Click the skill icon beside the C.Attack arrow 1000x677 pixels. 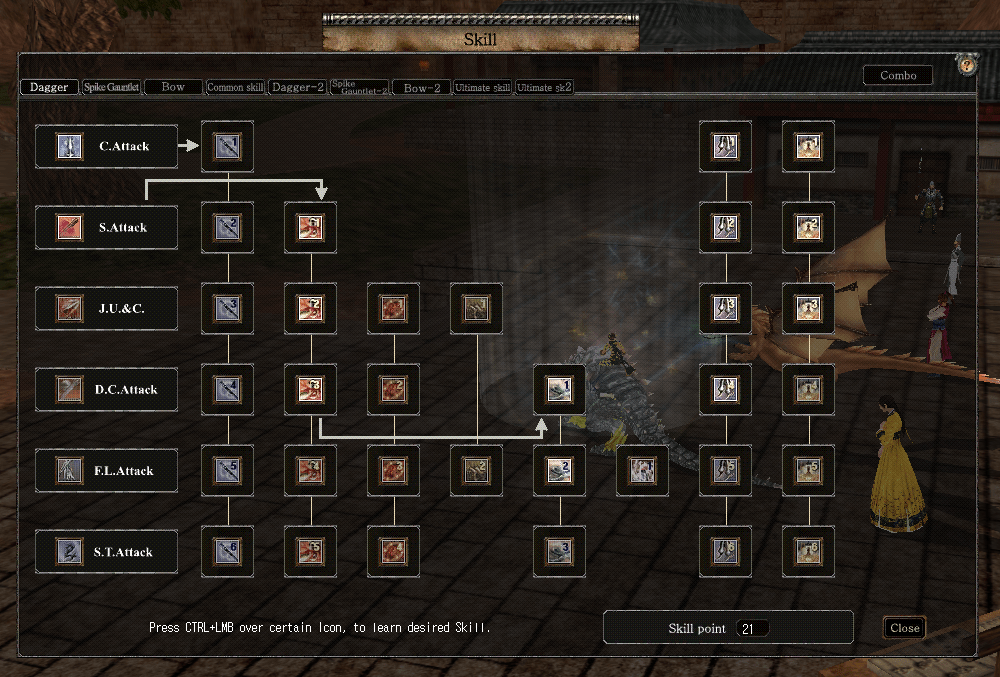[228, 146]
